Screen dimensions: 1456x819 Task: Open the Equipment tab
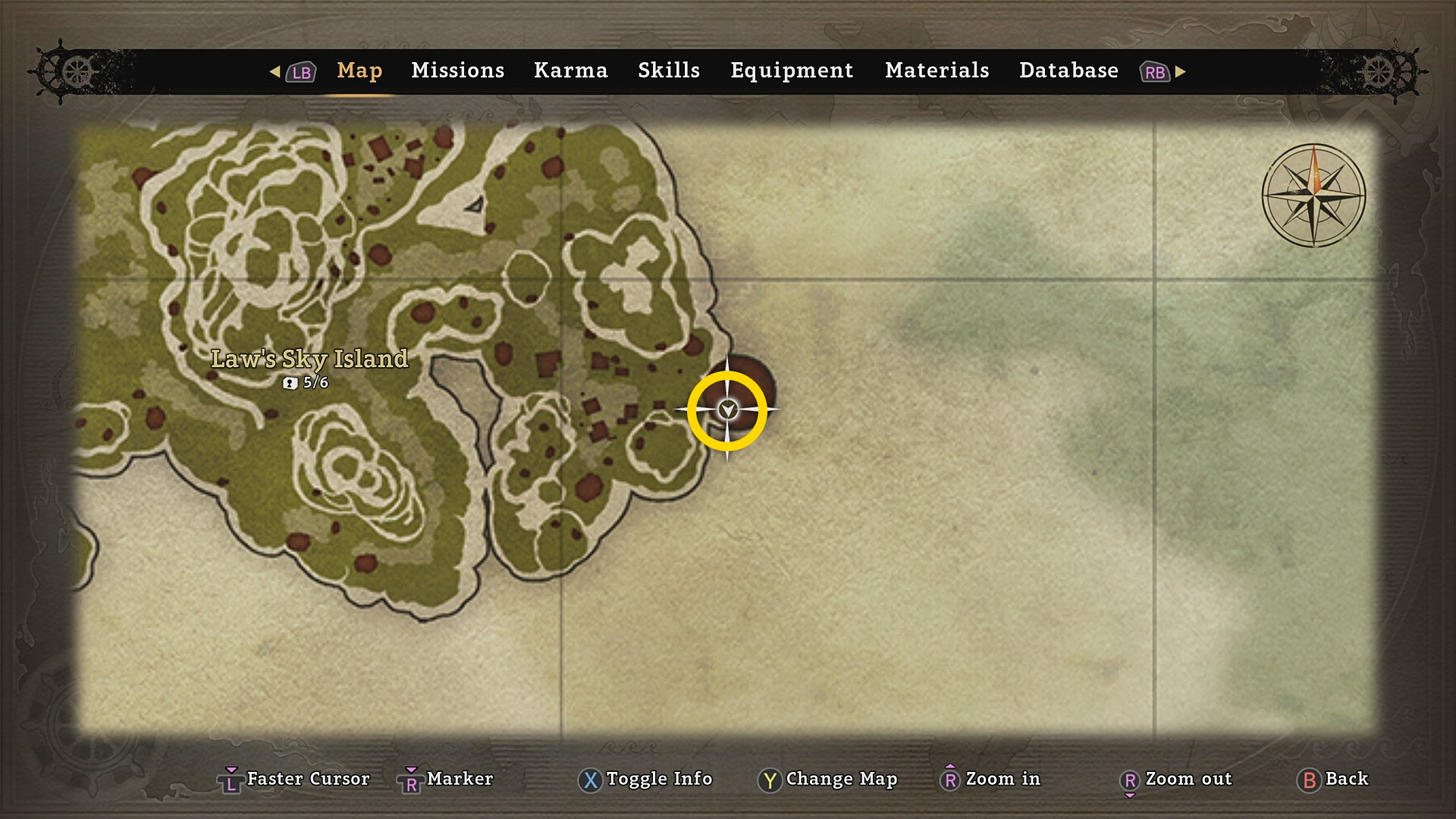pyautogui.click(x=792, y=71)
